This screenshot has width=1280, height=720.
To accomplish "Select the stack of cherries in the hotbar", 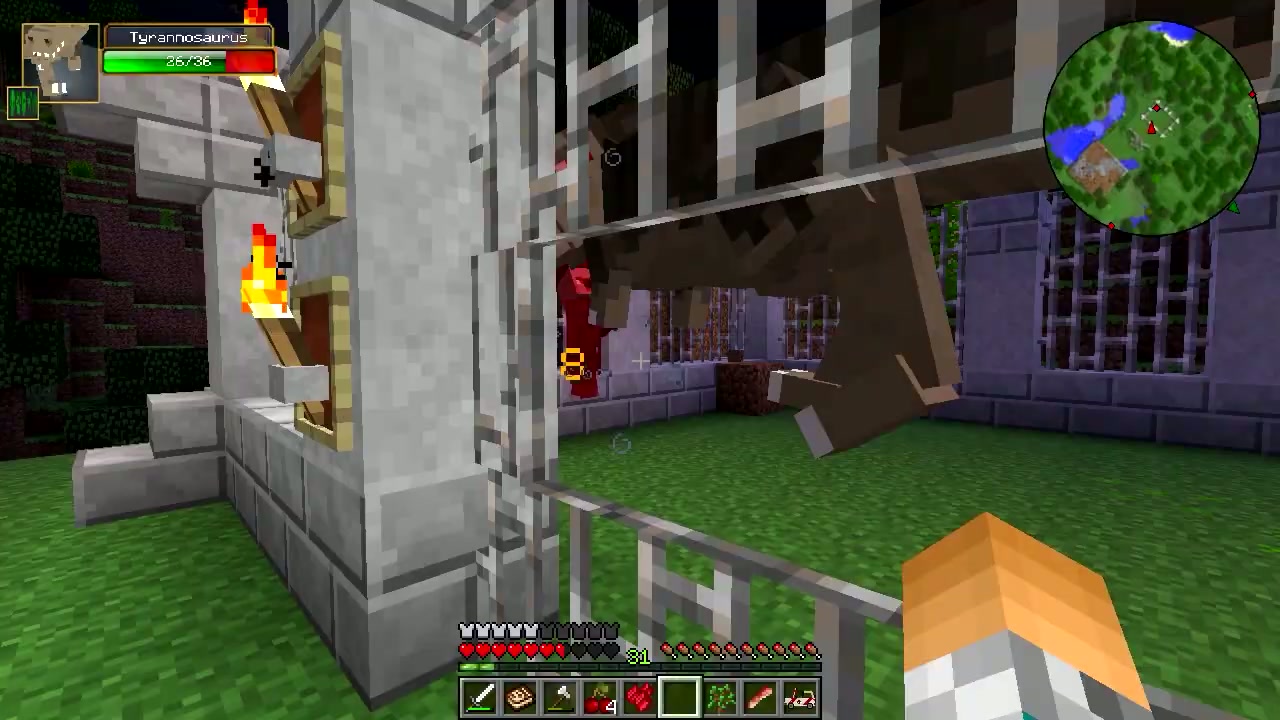I will tap(599, 696).
